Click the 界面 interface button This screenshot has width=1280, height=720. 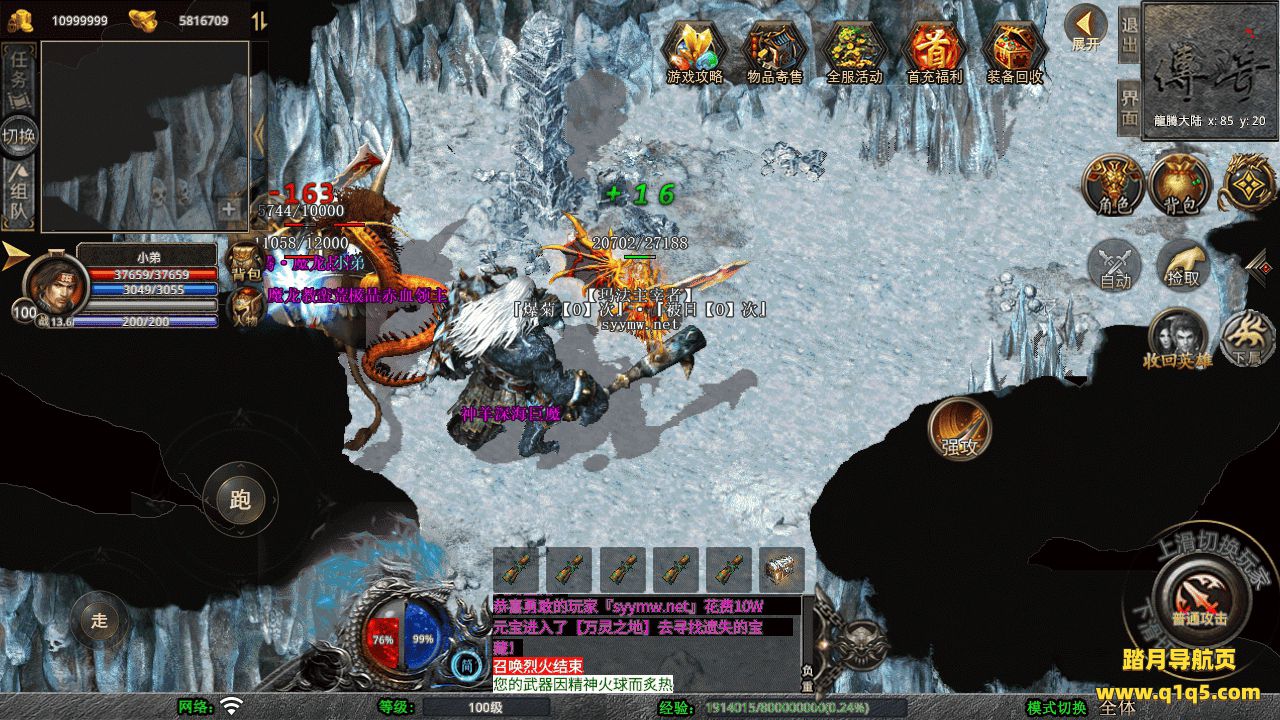1129,105
